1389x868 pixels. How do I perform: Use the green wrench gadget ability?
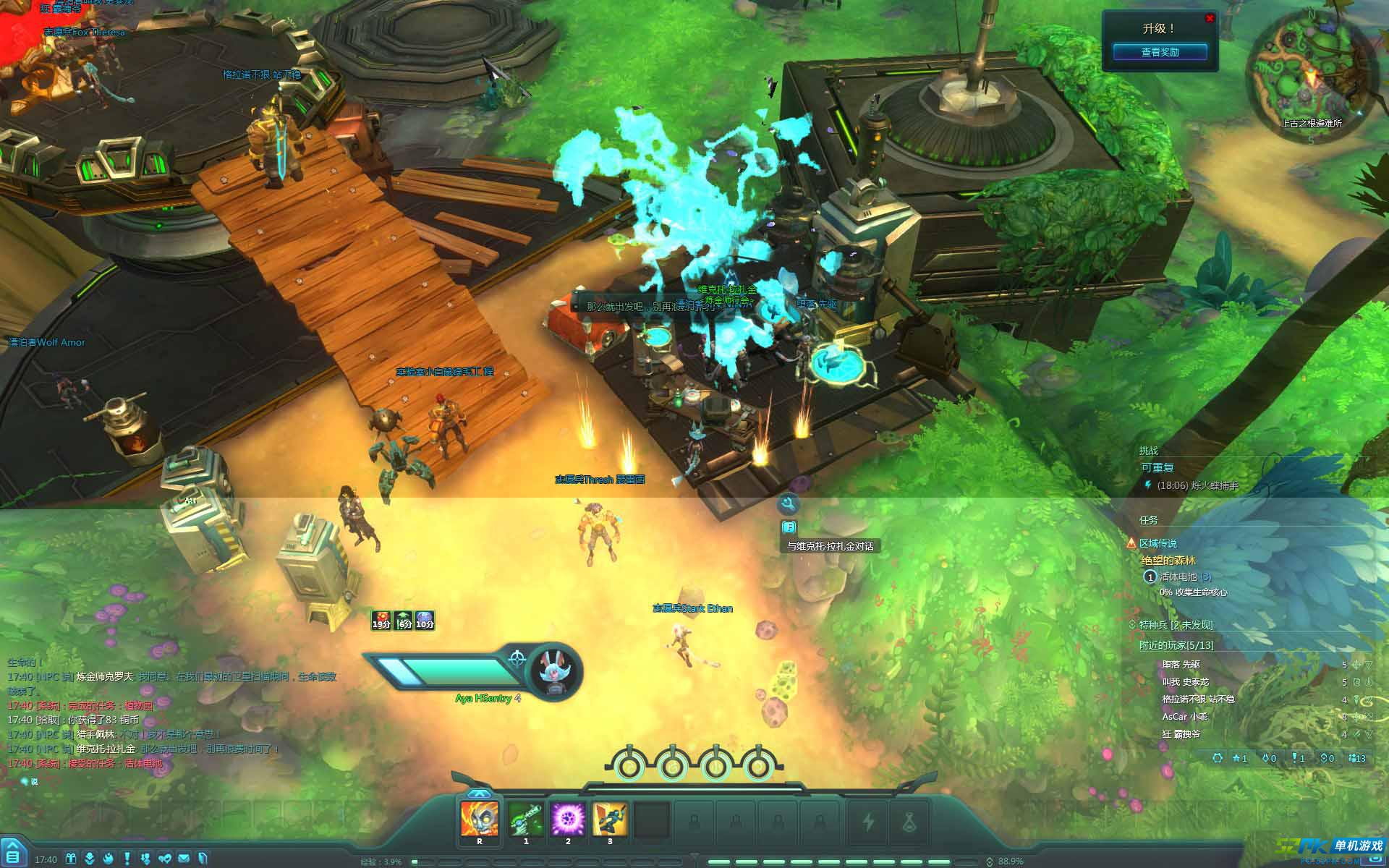pos(525,818)
